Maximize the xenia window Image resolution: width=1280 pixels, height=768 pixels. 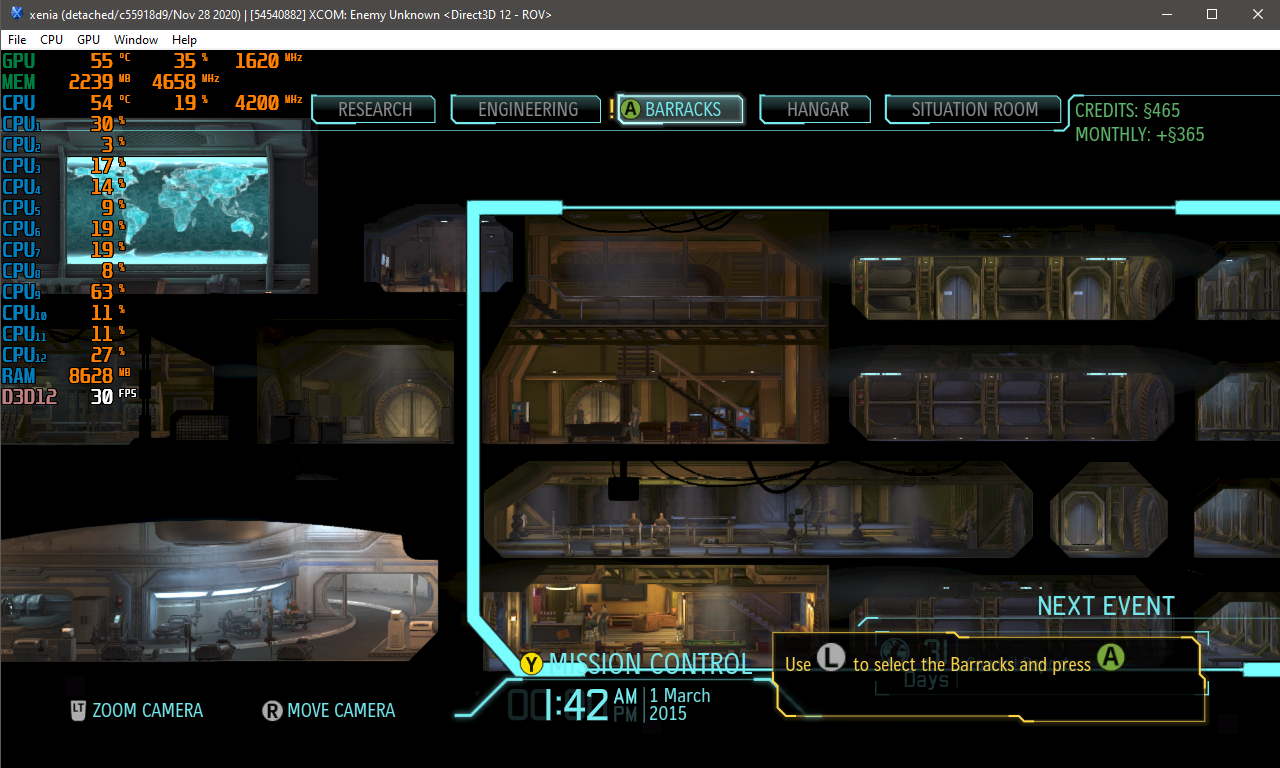(1211, 14)
